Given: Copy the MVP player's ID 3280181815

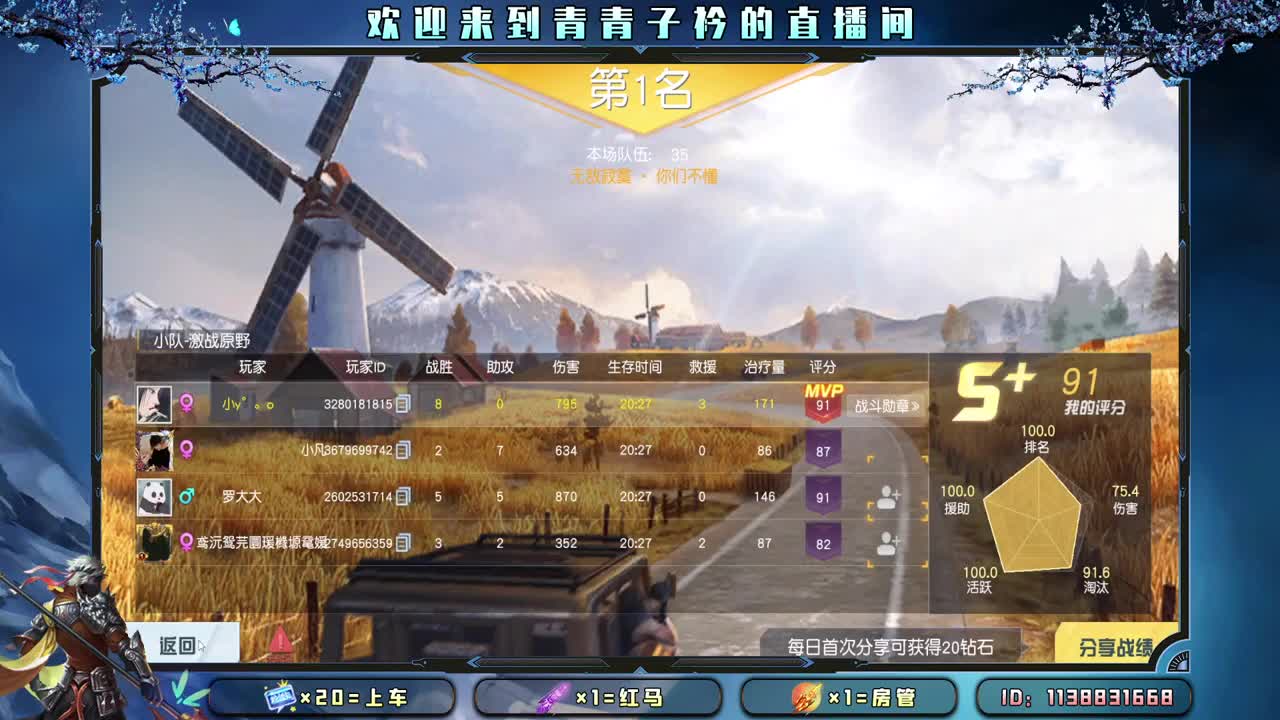Looking at the screenshot, I should (x=403, y=405).
